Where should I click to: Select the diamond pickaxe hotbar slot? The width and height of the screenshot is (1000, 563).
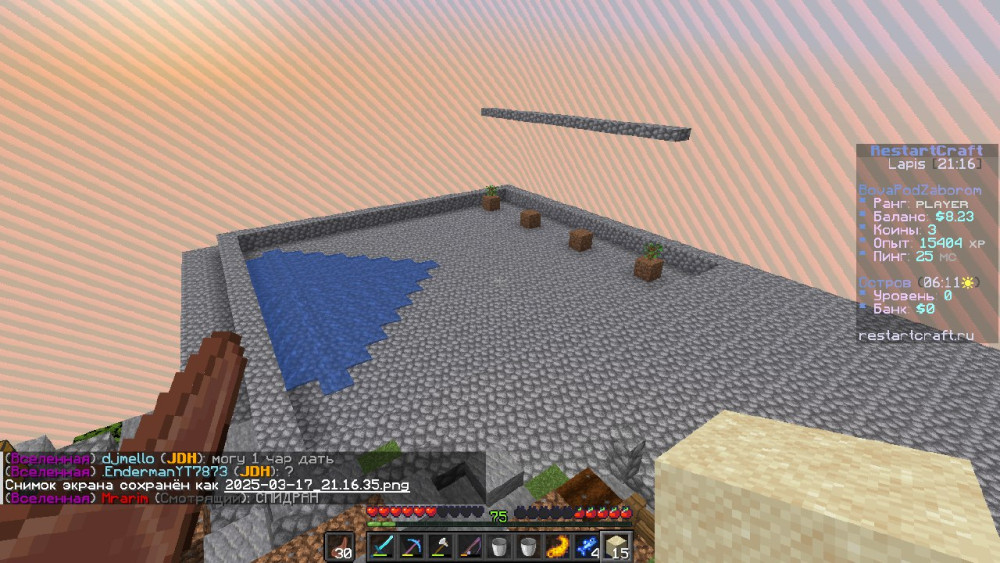tap(411, 546)
